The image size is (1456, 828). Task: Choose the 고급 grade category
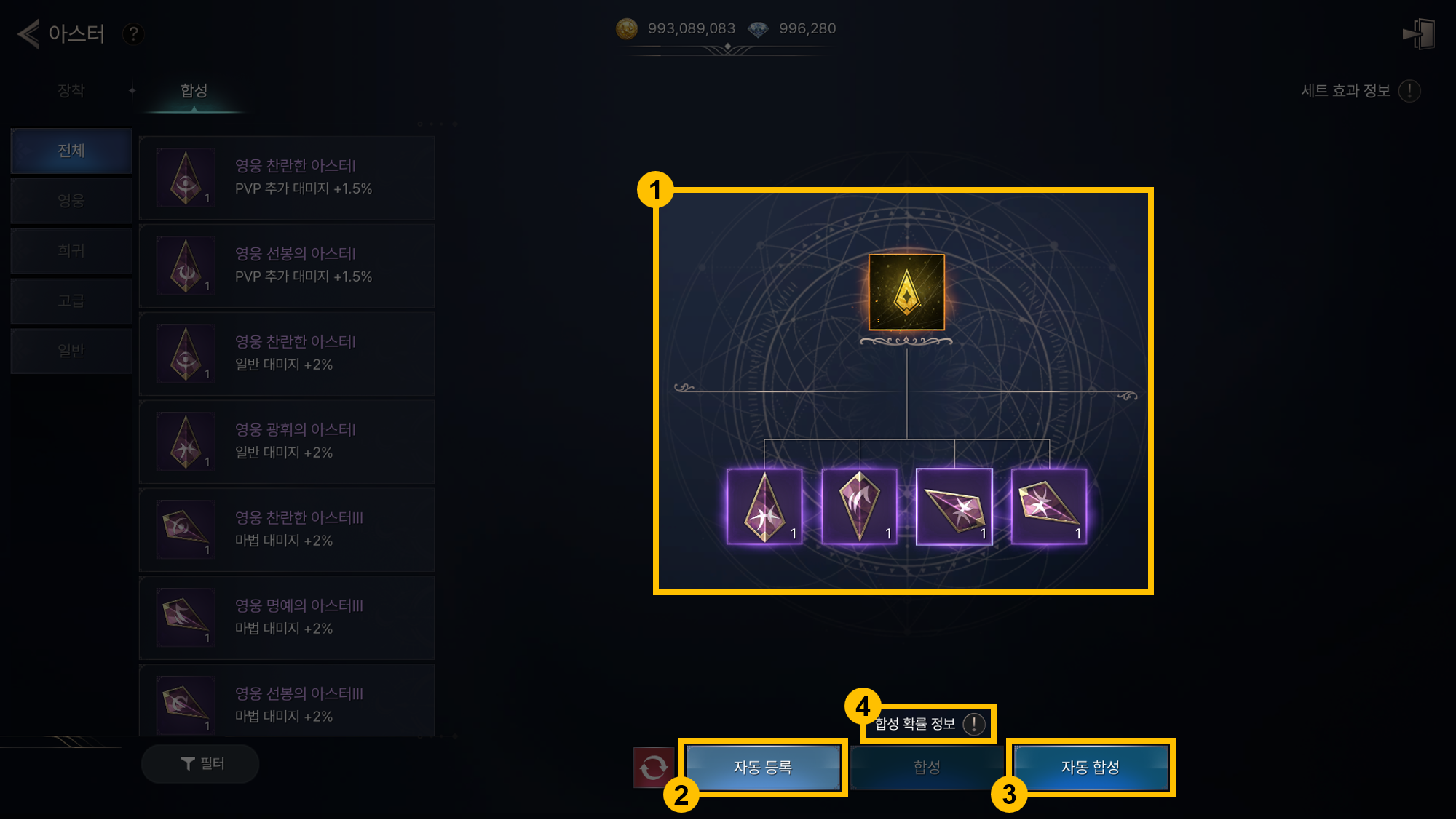pos(71,300)
